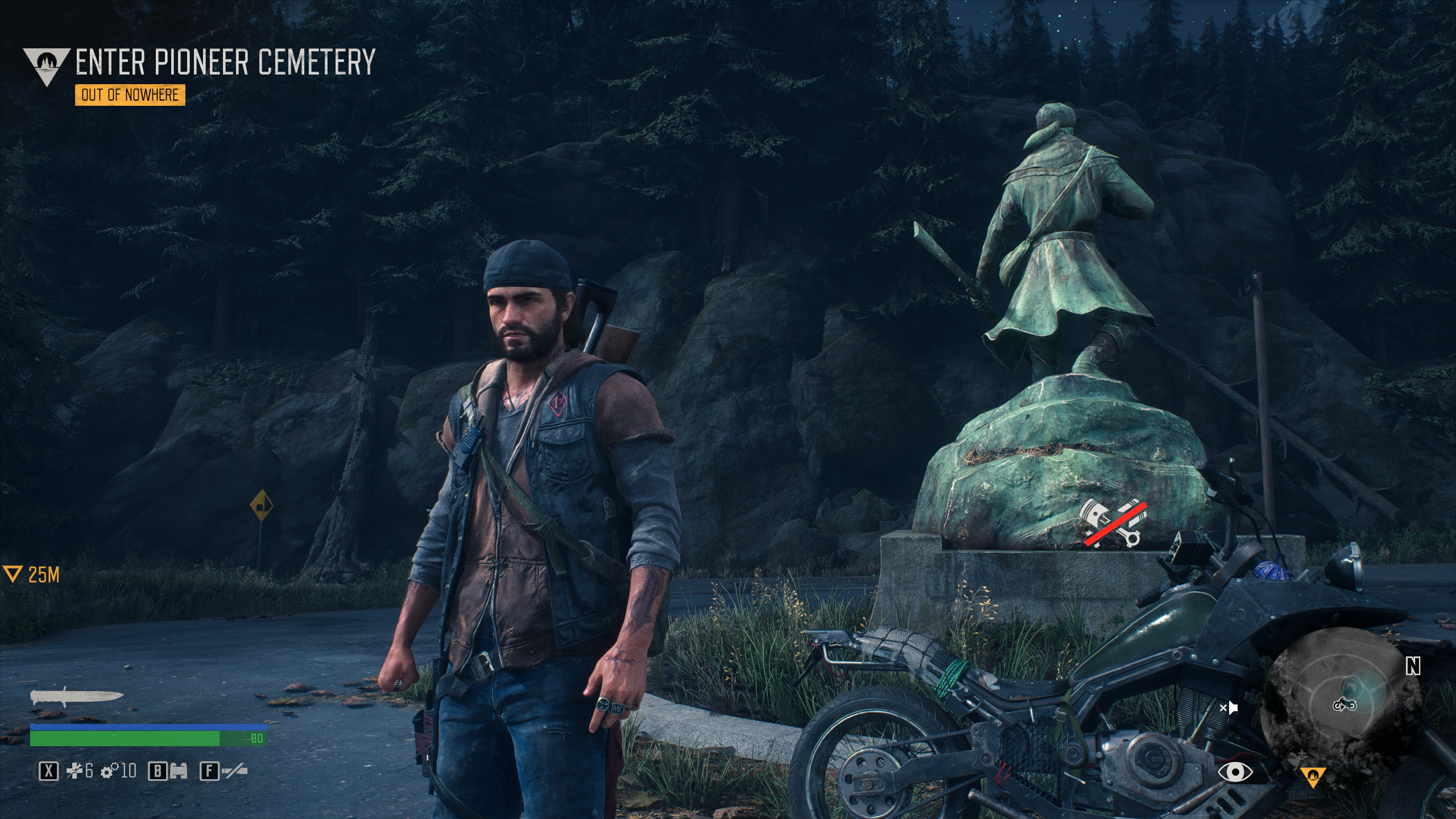Click the N compass marker
Viewport: 1456px width, 819px height.
[1413, 667]
